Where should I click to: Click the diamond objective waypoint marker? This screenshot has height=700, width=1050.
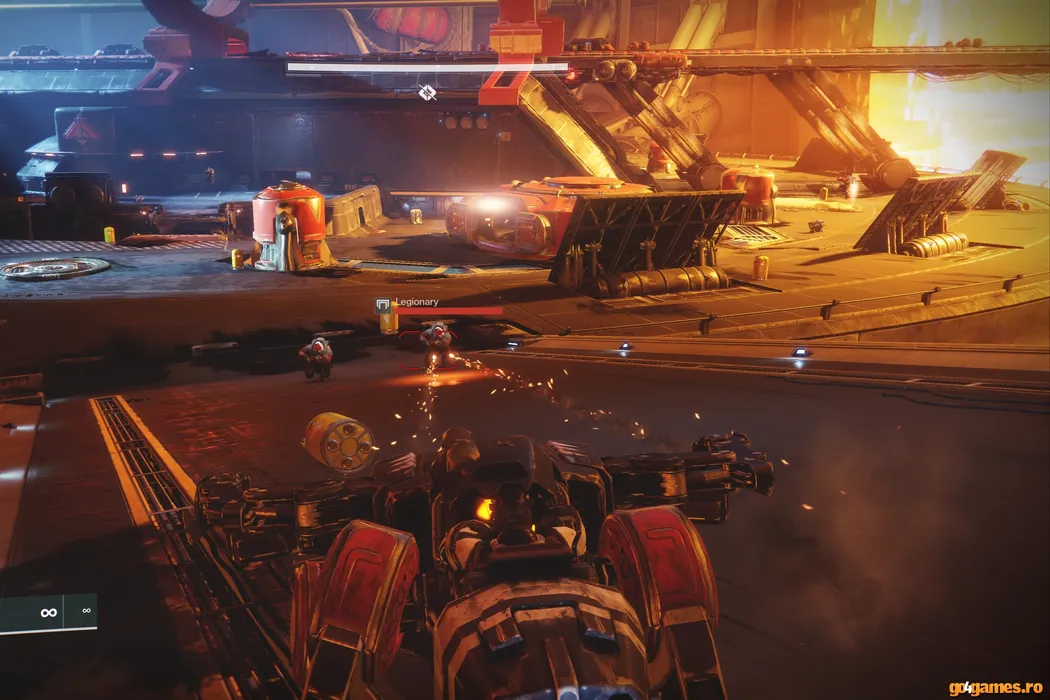click(x=428, y=93)
